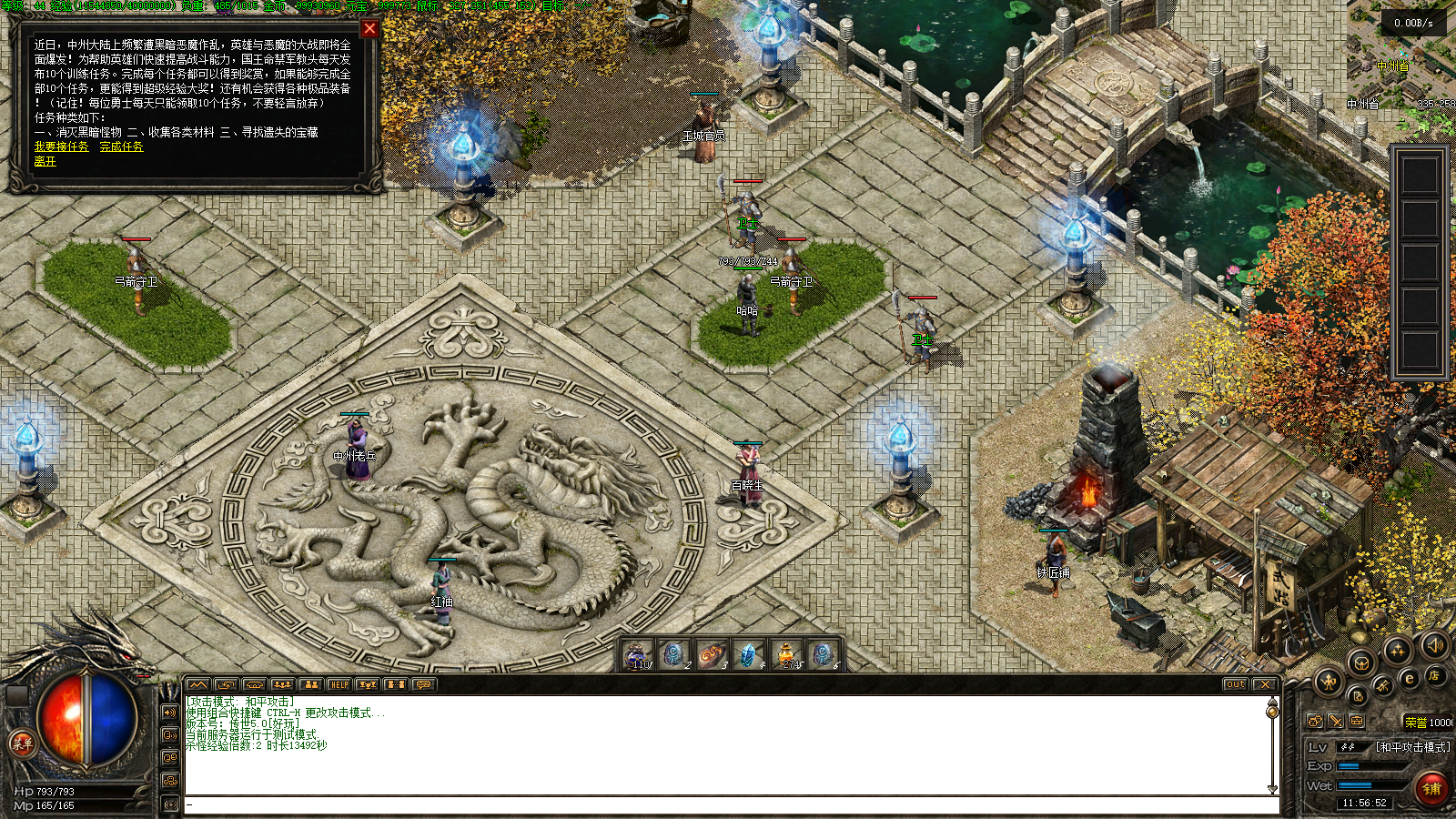Select the 完成任务 dialogue option
1456x819 pixels.
(121, 147)
